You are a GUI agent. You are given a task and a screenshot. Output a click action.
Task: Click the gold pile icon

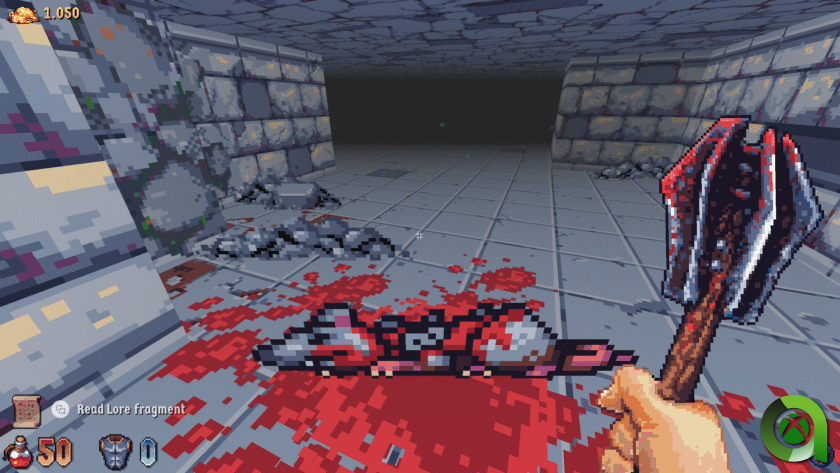pyautogui.click(x=22, y=12)
